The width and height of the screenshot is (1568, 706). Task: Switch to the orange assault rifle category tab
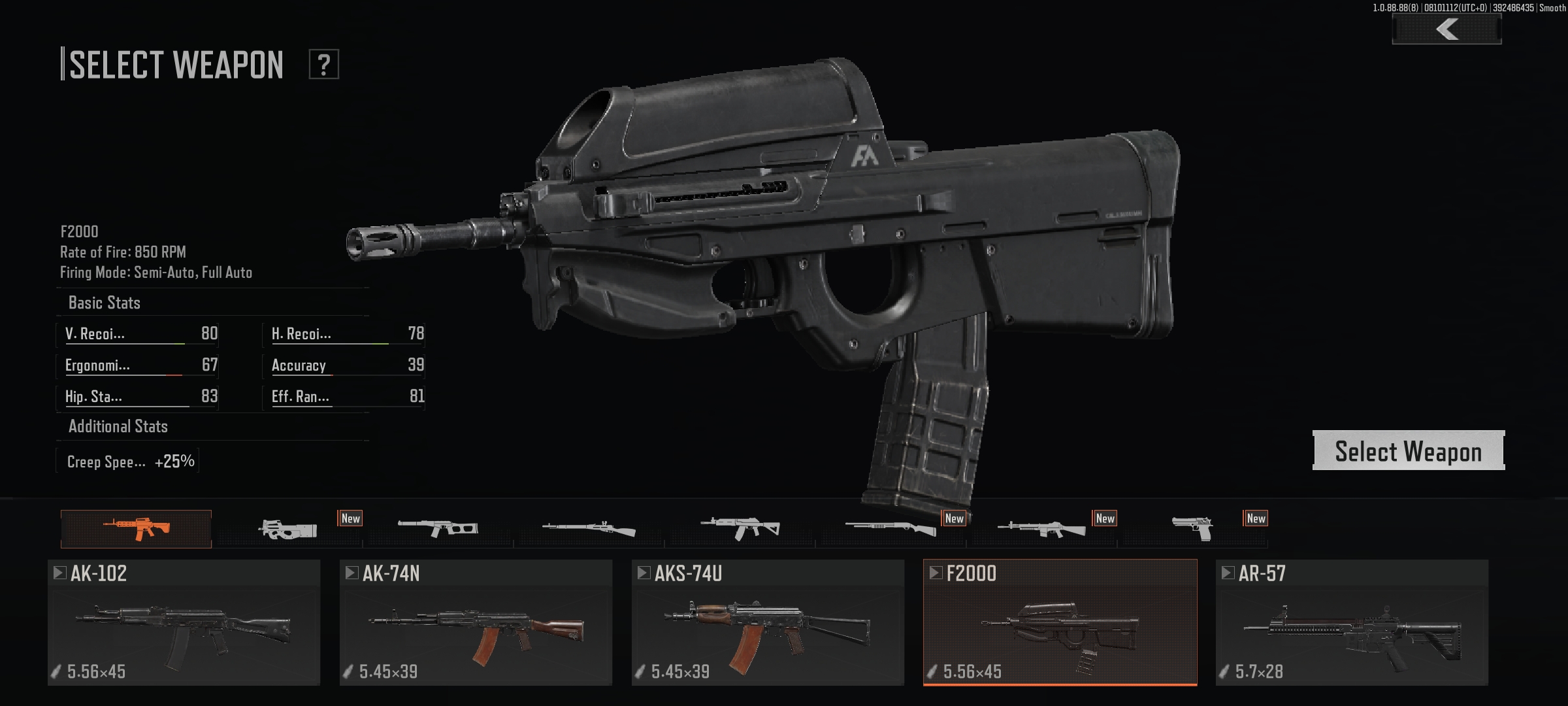[136, 528]
